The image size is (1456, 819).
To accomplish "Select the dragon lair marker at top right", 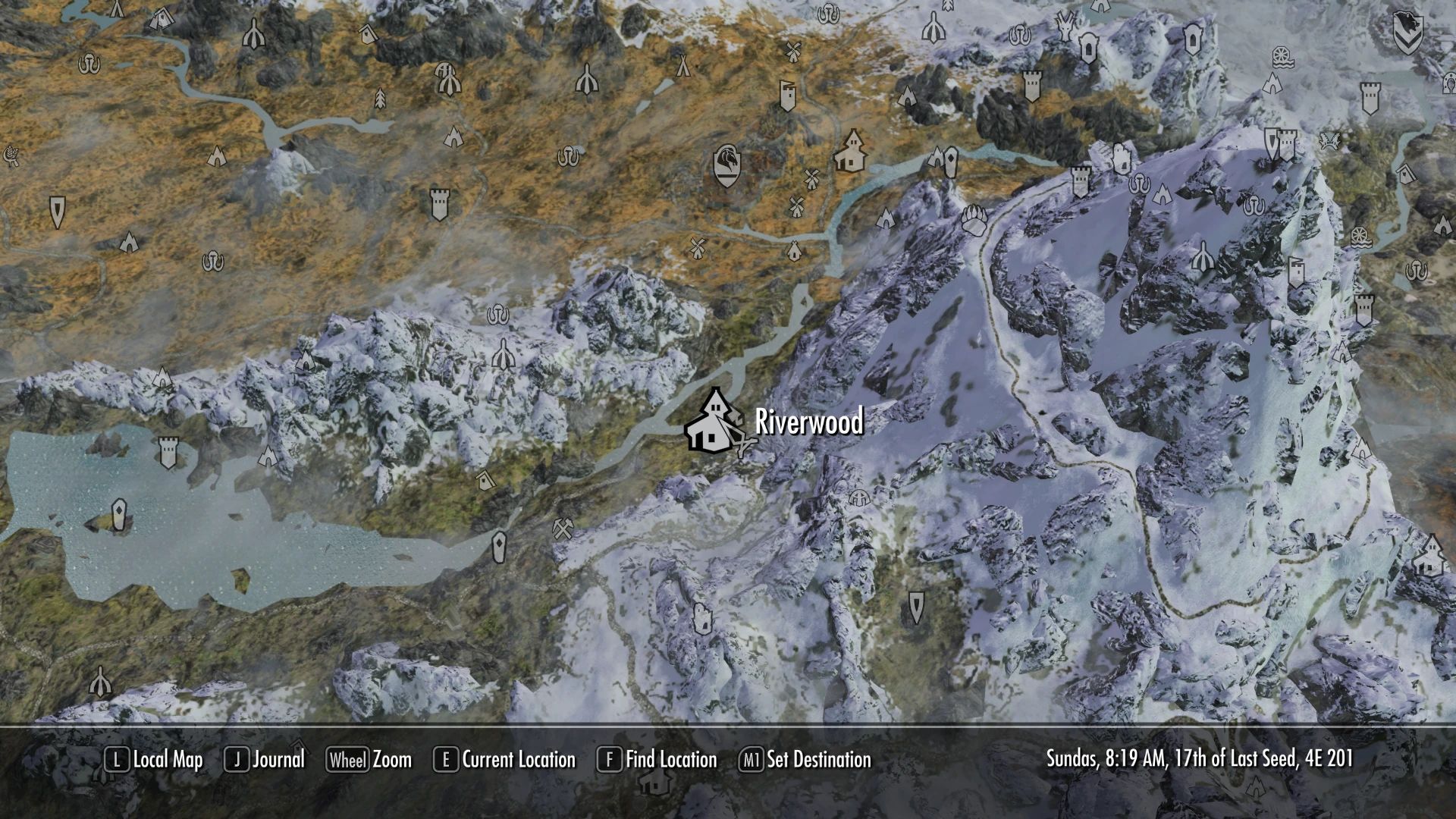I will (x=1408, y=32).
